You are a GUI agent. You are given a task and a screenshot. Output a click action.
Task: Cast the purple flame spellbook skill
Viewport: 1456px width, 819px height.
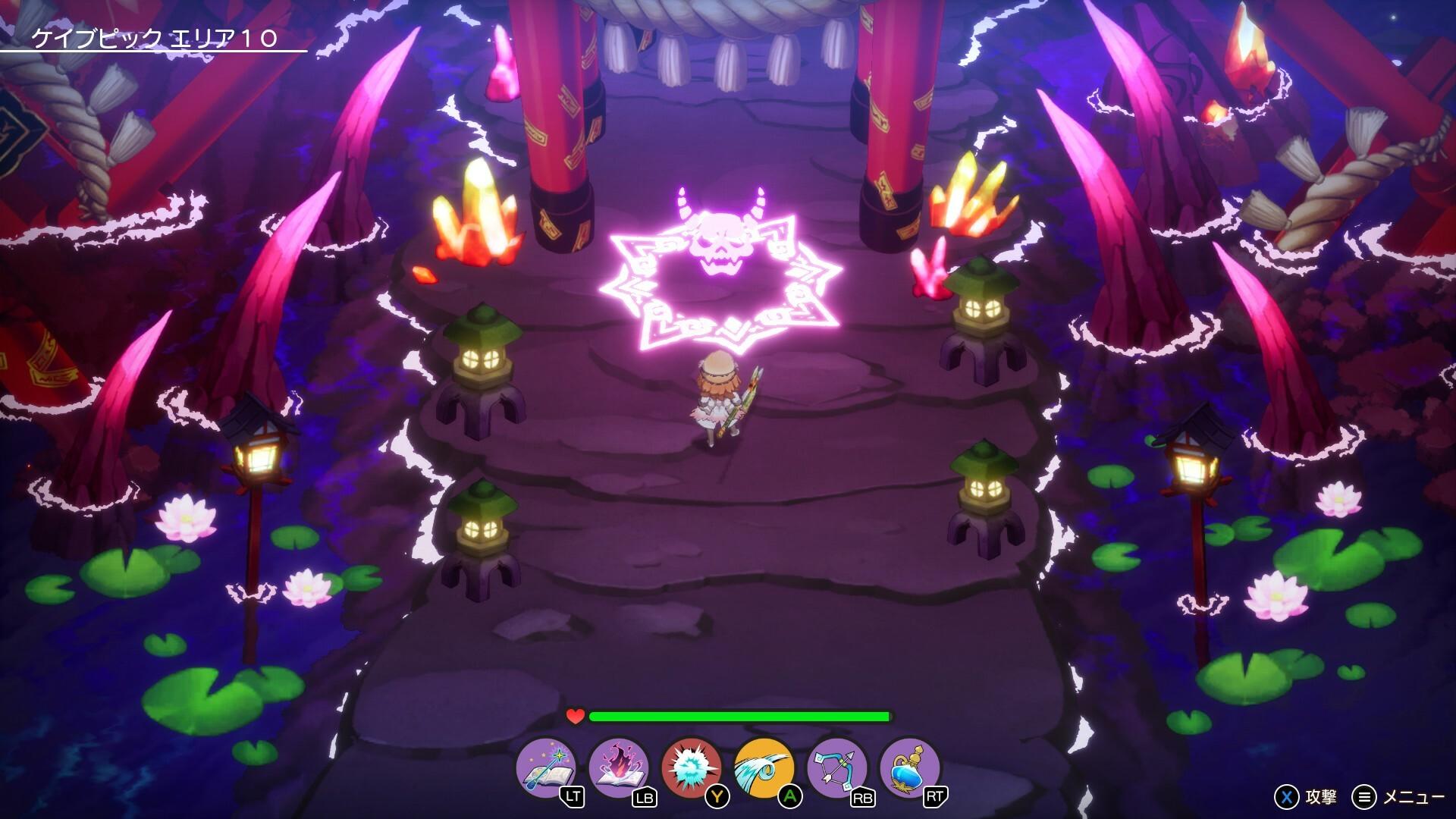(618, 767)
